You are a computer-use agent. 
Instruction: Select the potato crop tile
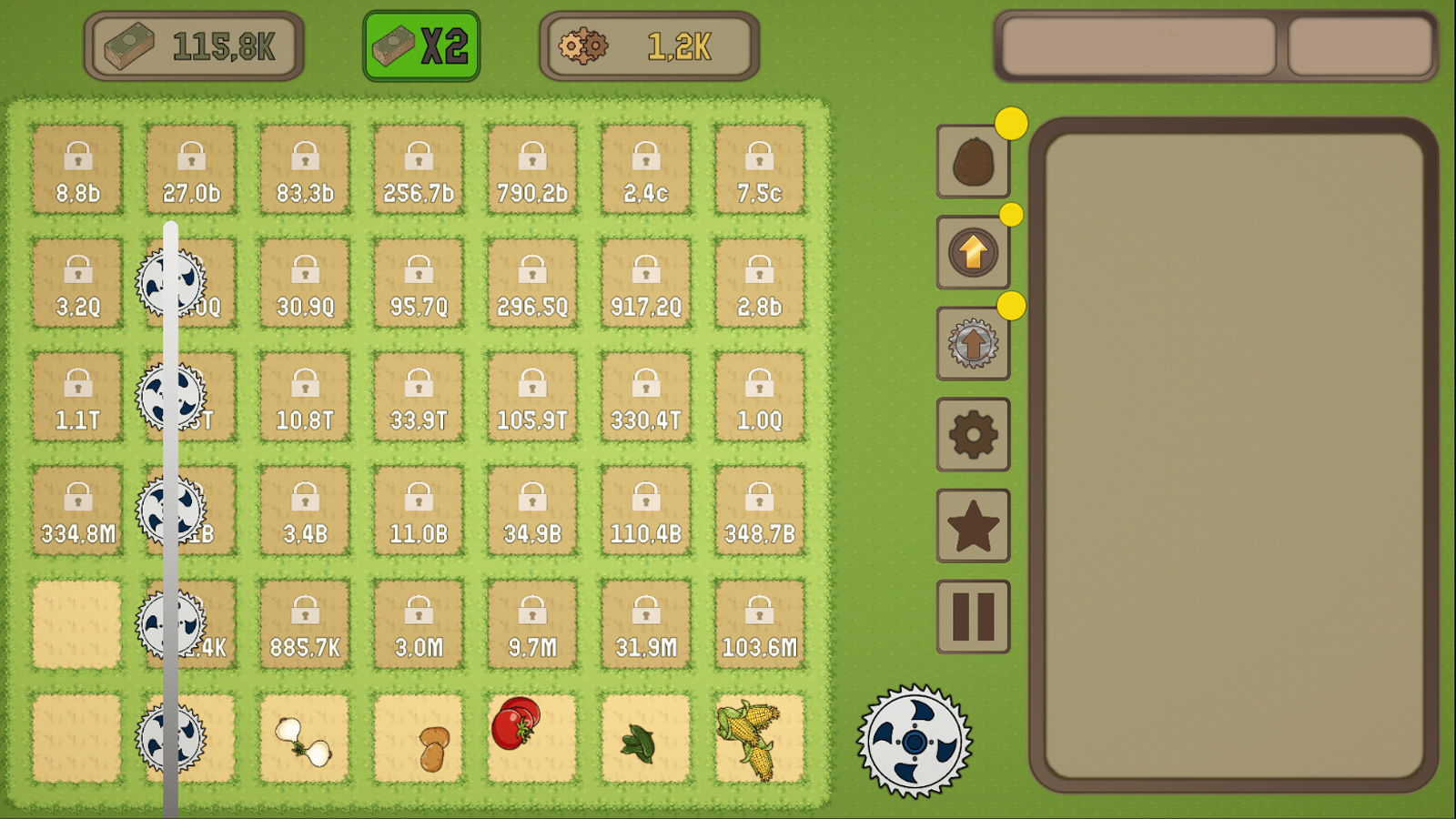click(x=418, y=739)
